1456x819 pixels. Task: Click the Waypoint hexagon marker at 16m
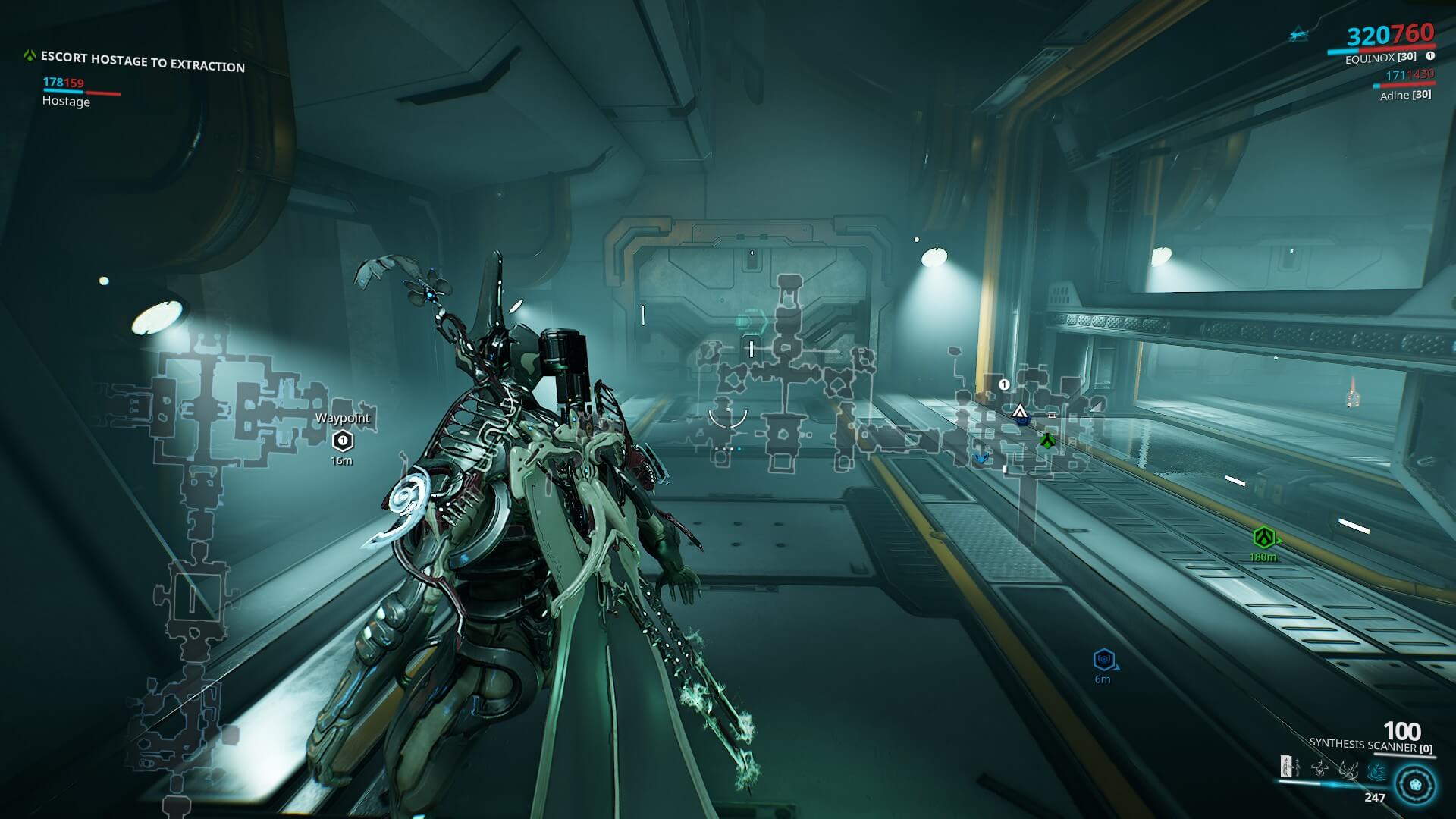click(x=343, y=441)
